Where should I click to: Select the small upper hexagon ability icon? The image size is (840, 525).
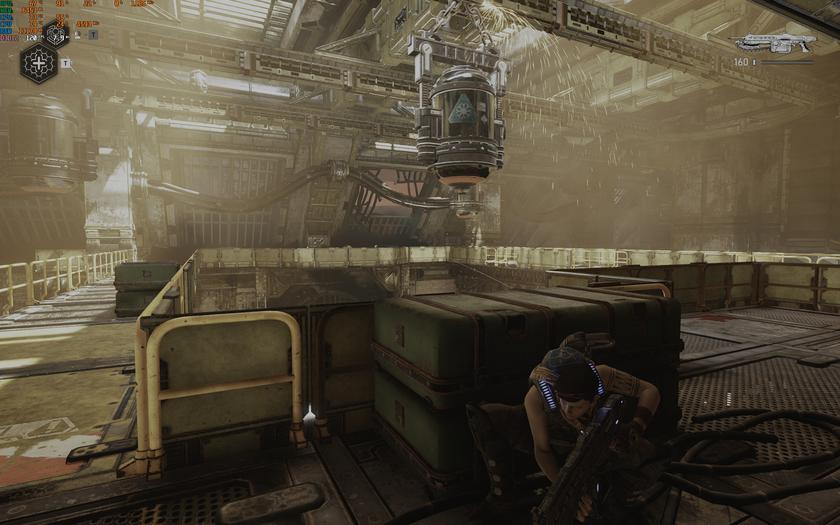click(x=57, y=36)
